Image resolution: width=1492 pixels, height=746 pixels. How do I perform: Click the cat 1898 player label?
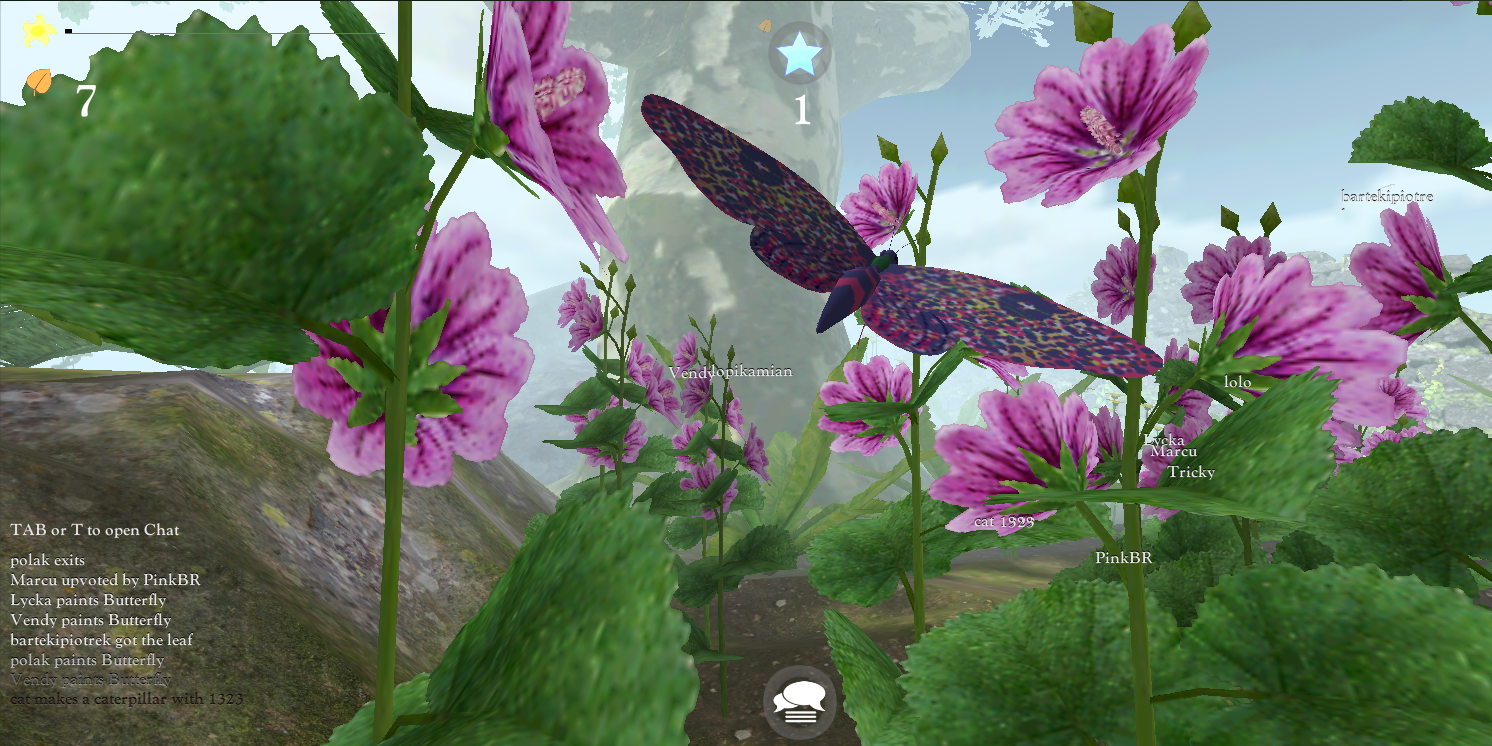(1003, 521)
